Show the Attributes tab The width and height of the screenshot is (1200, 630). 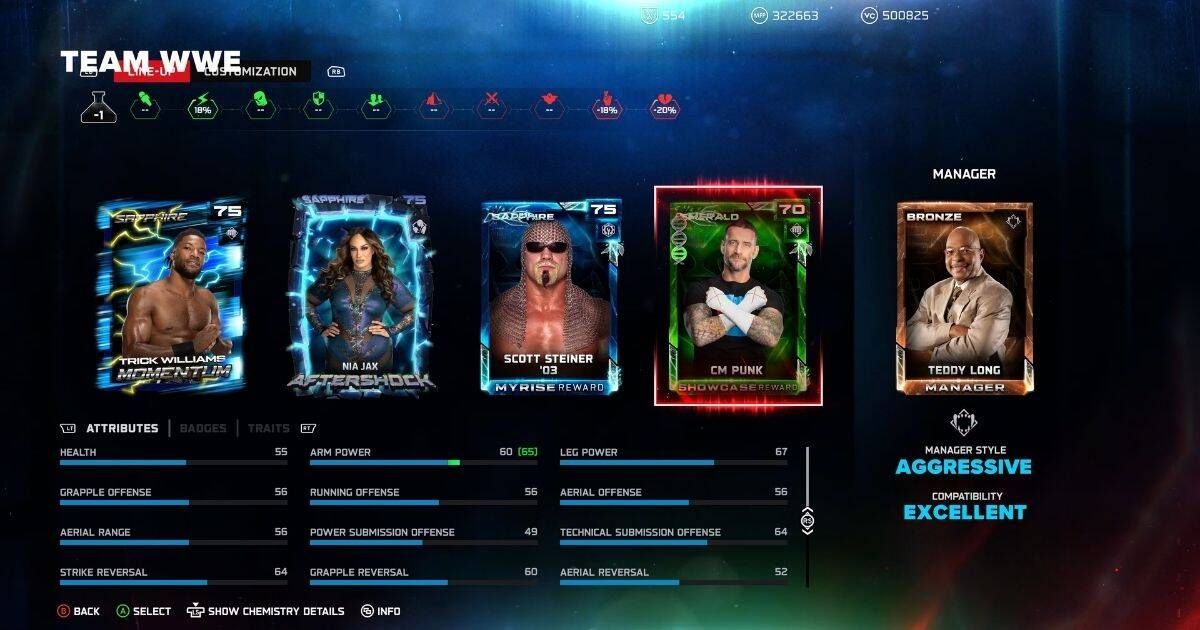coord(122,428)
